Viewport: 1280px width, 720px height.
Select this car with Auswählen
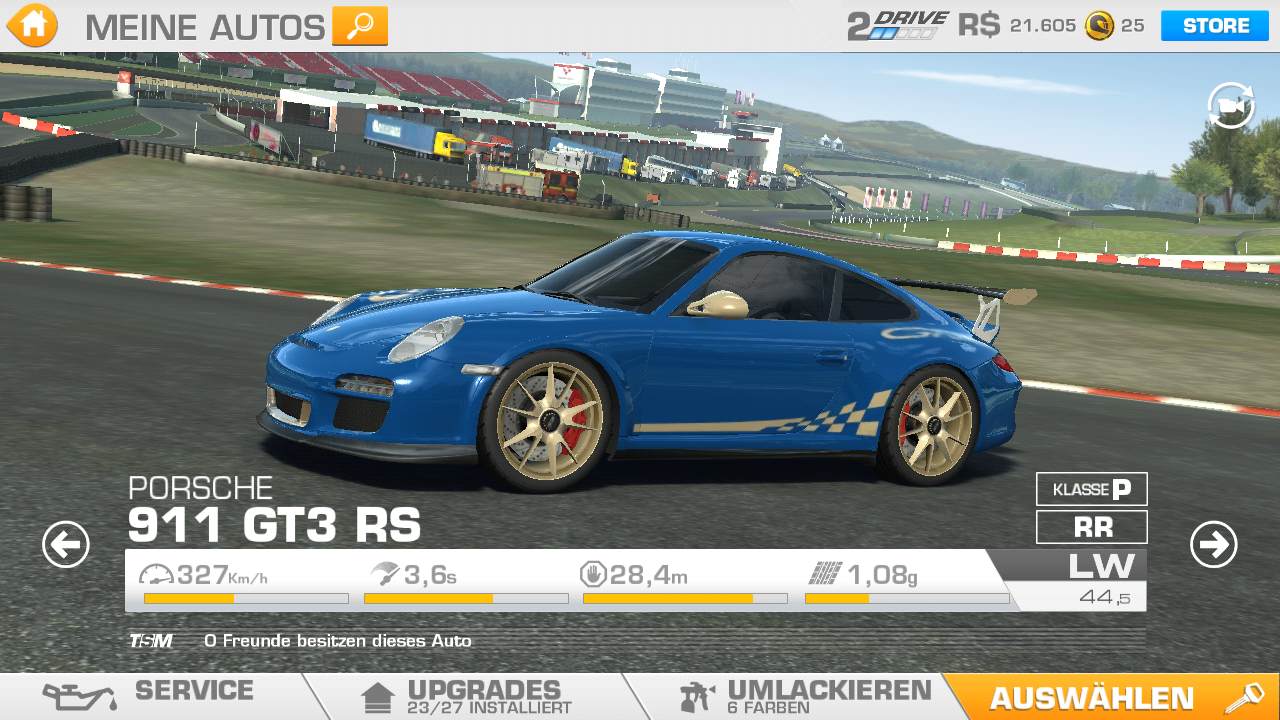(x=1110, y=697)
